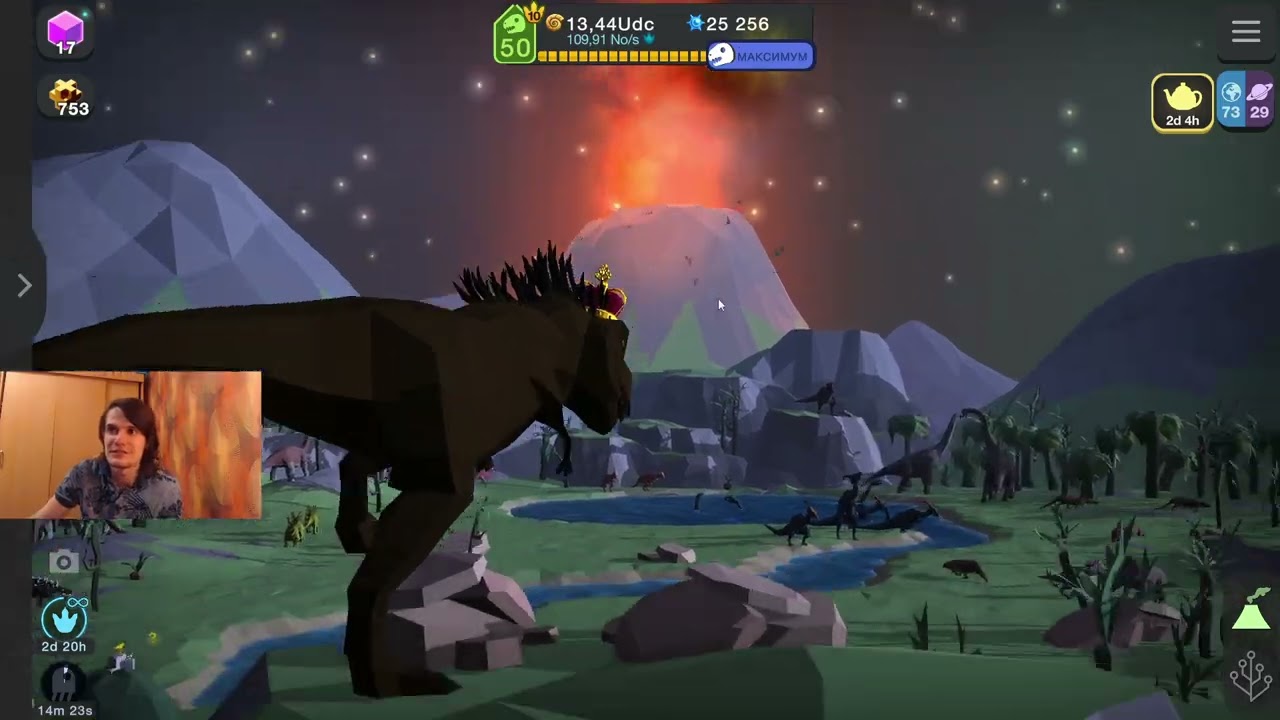Open the hamburger main menu
This screenshot has height=720, width=1280.
1245,32
